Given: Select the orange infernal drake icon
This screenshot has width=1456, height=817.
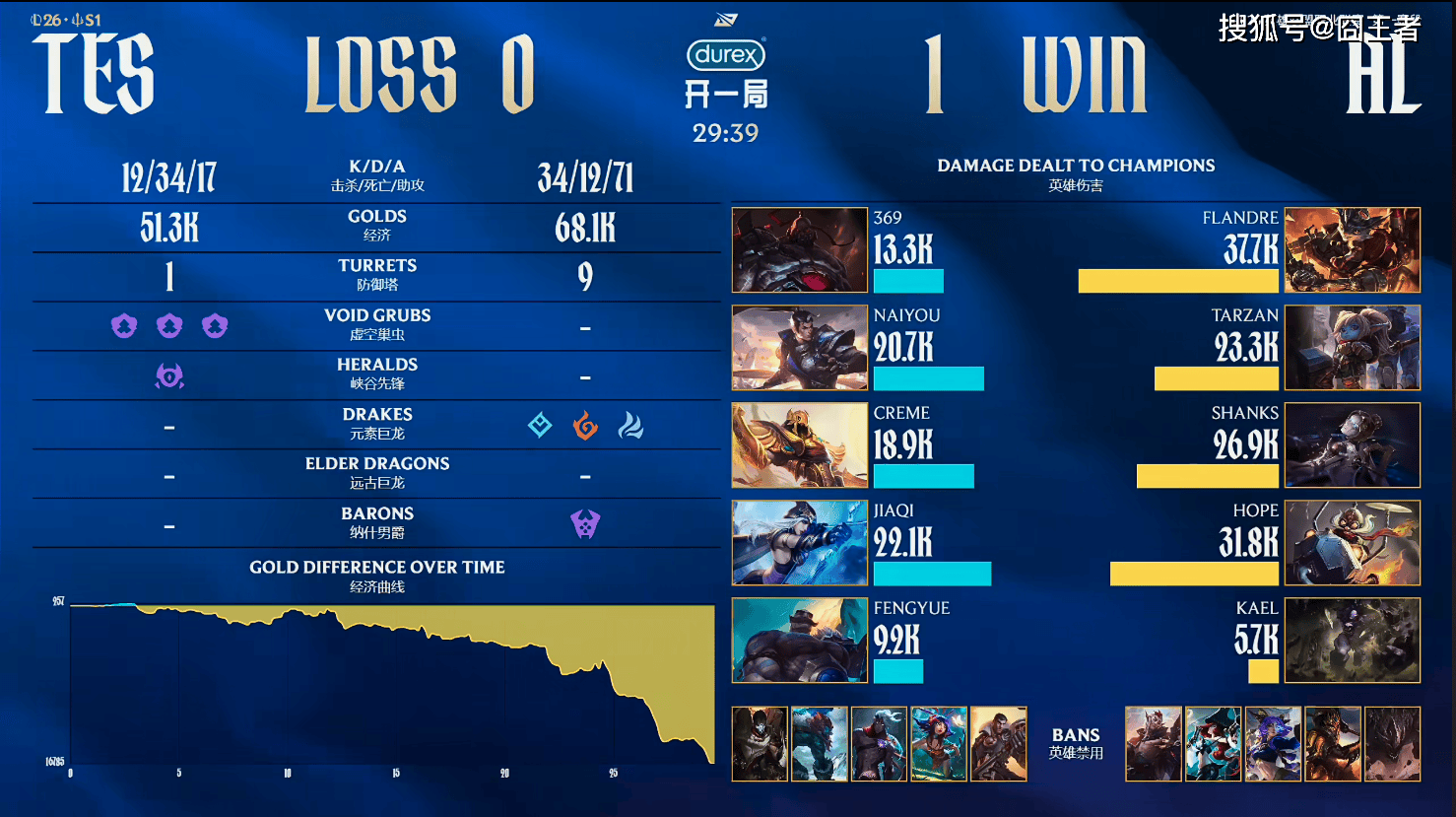Looking at the screenshot, I should tap(585, 426).
